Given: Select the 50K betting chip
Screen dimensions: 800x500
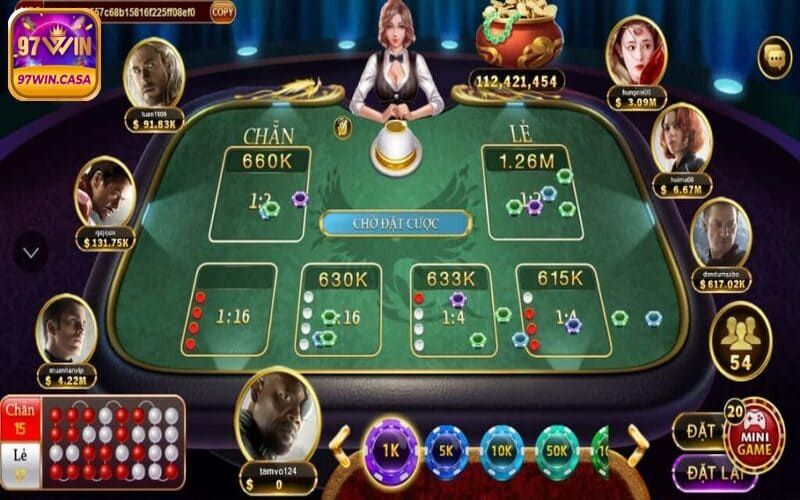Looking at the screenshot, I should [x=556, y=451].
